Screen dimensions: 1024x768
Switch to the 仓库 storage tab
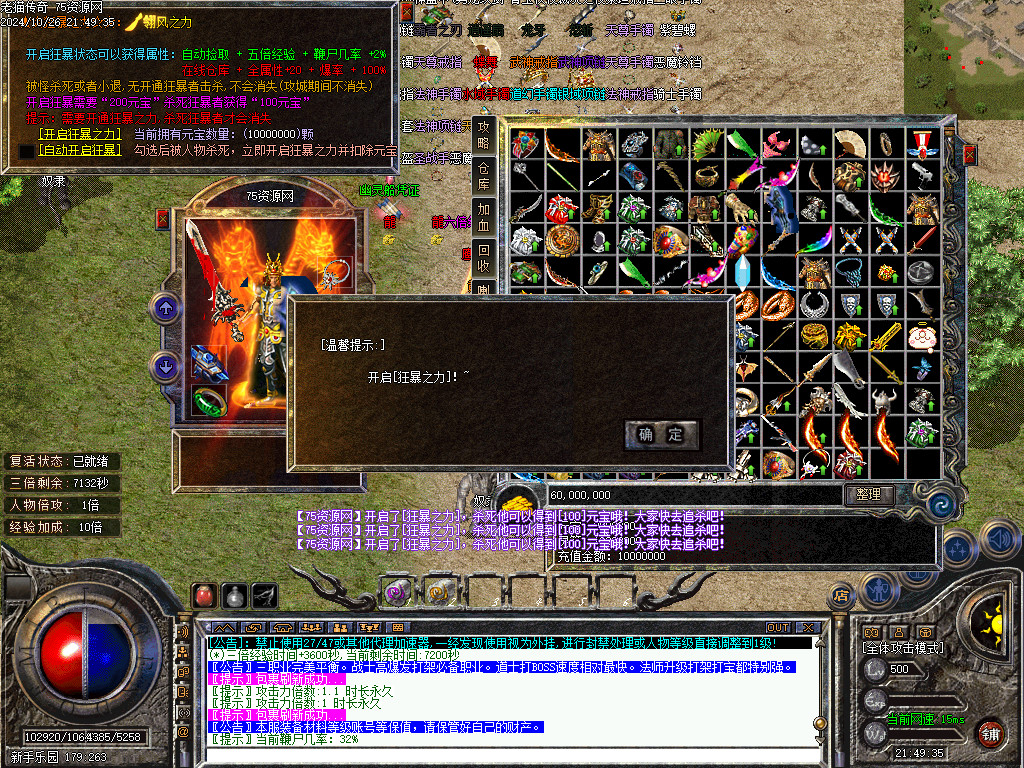484,170
